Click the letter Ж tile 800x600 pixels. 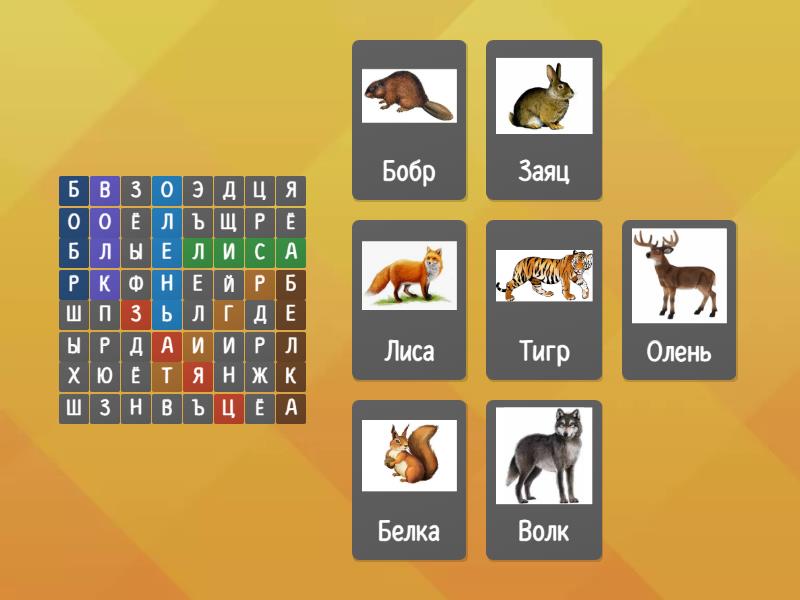tap(260, 377)
